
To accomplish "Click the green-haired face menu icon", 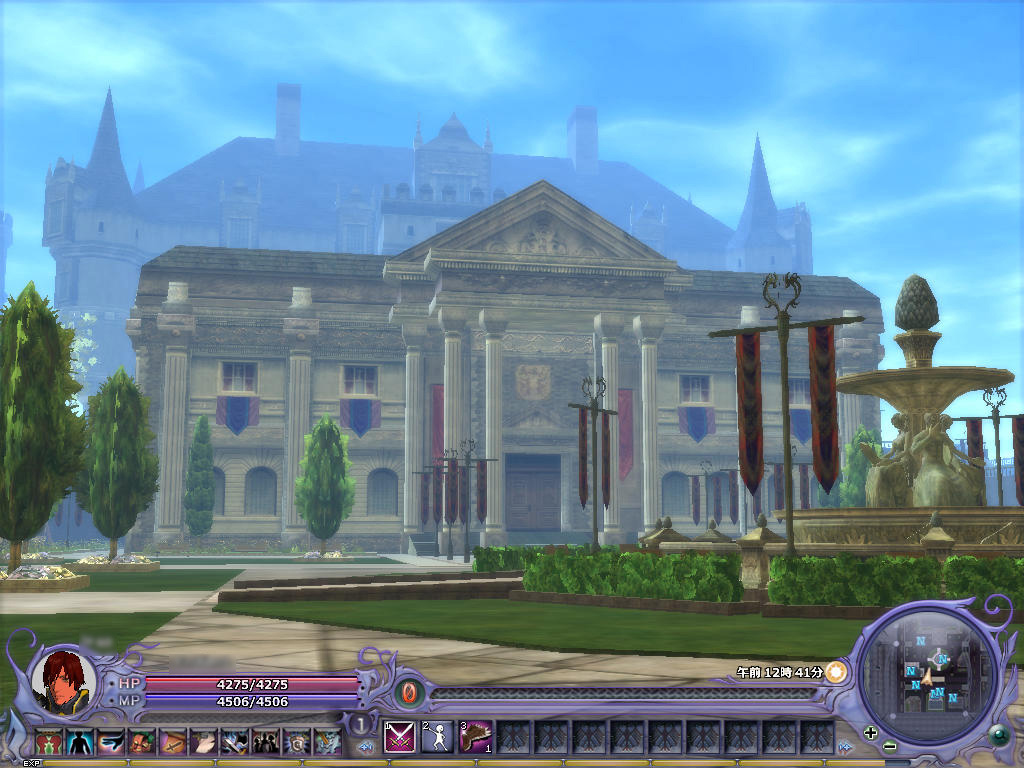I will pyautogui.click(x=142, y=742).
